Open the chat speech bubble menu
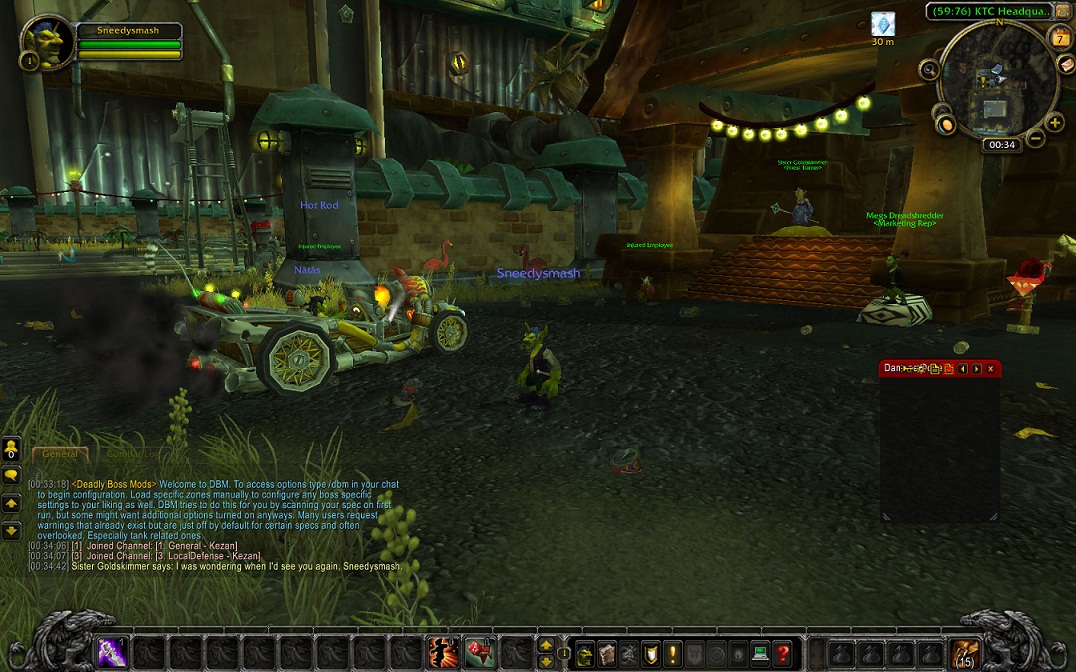The height and width of the screenshot is (672, 1076). click(x=12, y=475)
